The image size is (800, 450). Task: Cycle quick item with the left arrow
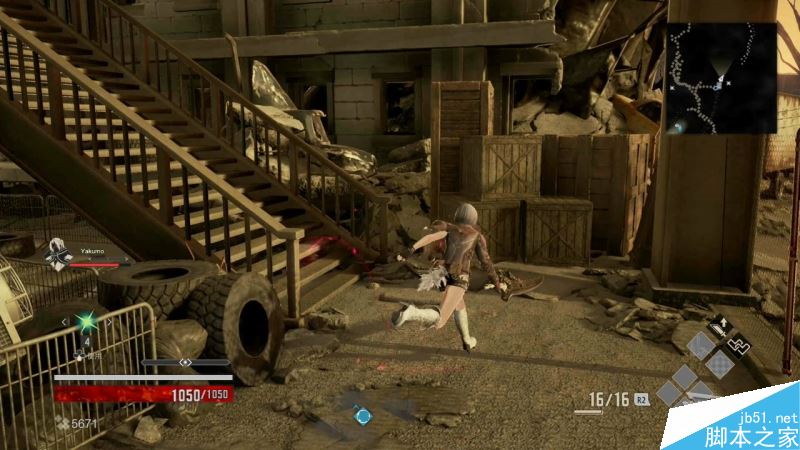pos(65,321)
